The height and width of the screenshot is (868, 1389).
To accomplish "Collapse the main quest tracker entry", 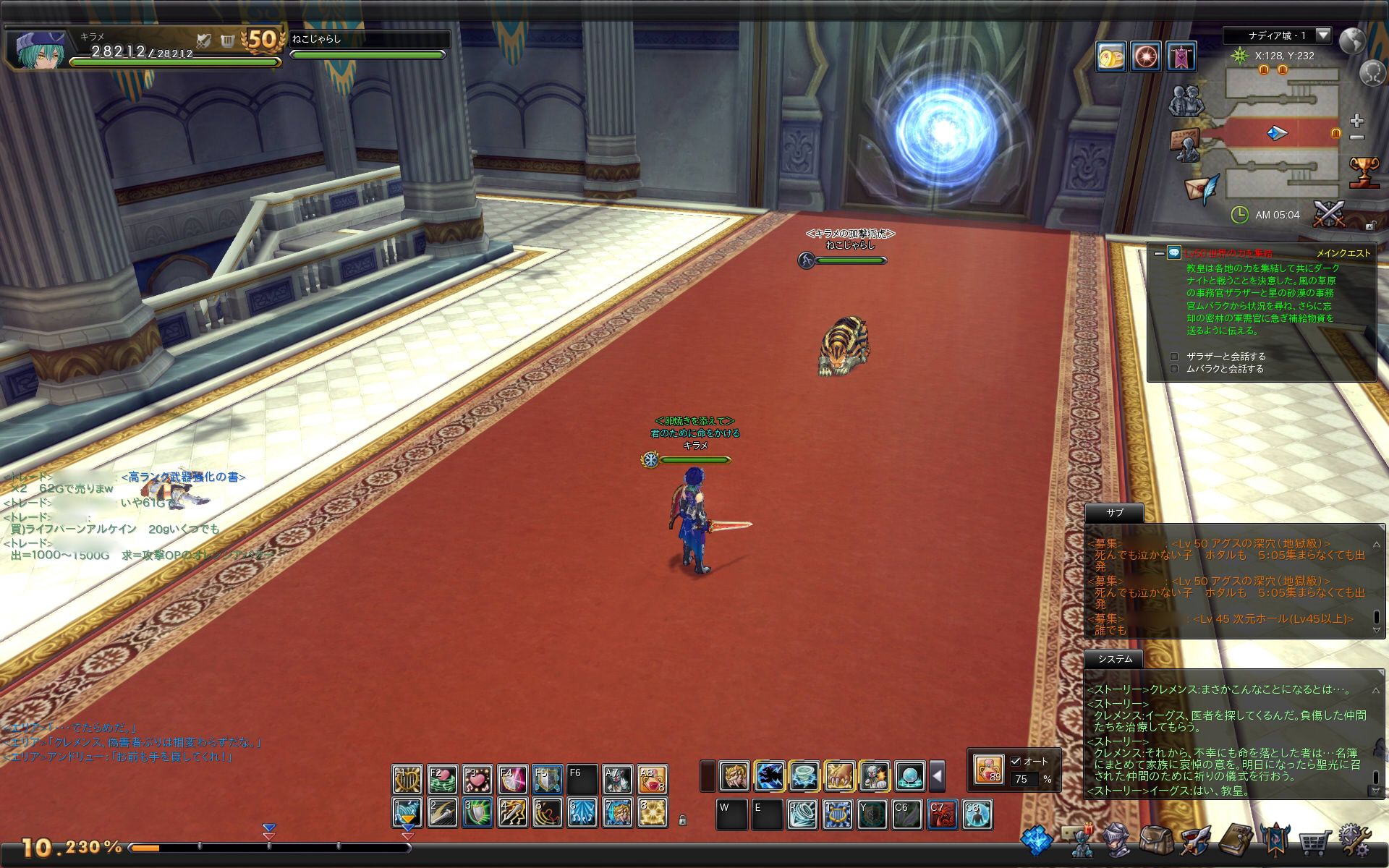I will 1159,253.
